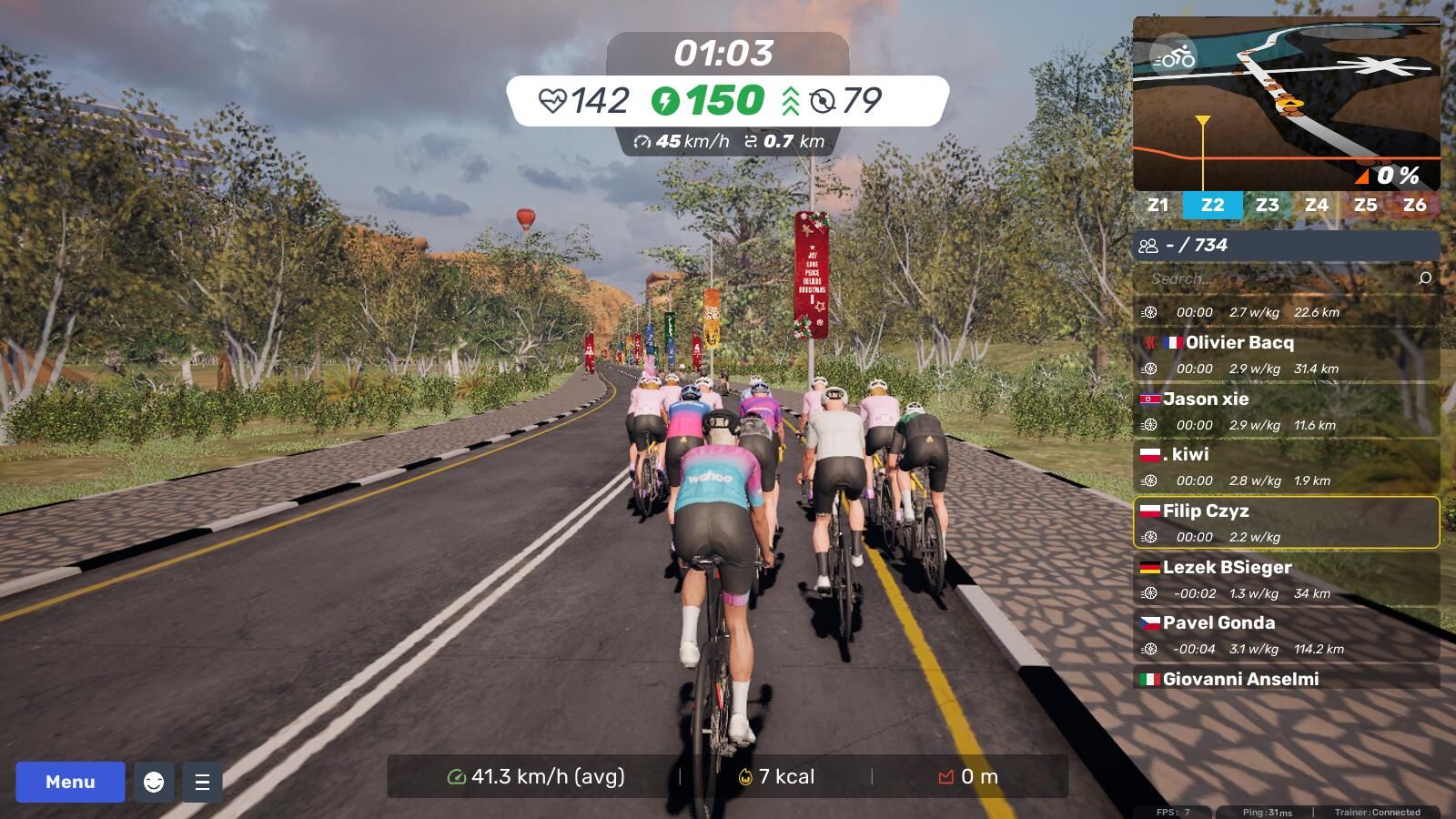Choose the '. kiwi' rider row
1456x819 pixels.
click(x=1287, y=466)
